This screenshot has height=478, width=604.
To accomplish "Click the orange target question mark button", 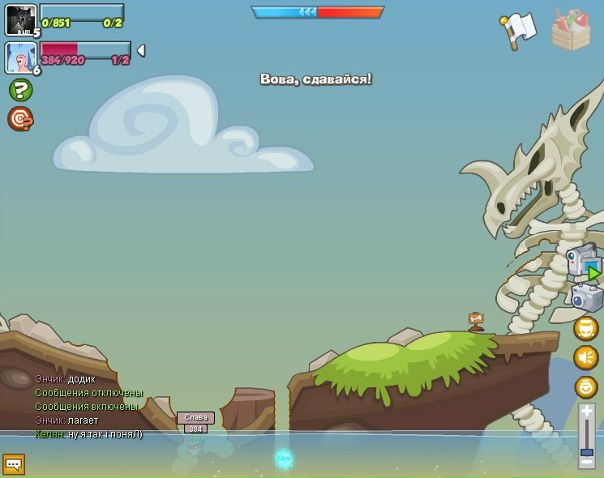I will (20, 119).
